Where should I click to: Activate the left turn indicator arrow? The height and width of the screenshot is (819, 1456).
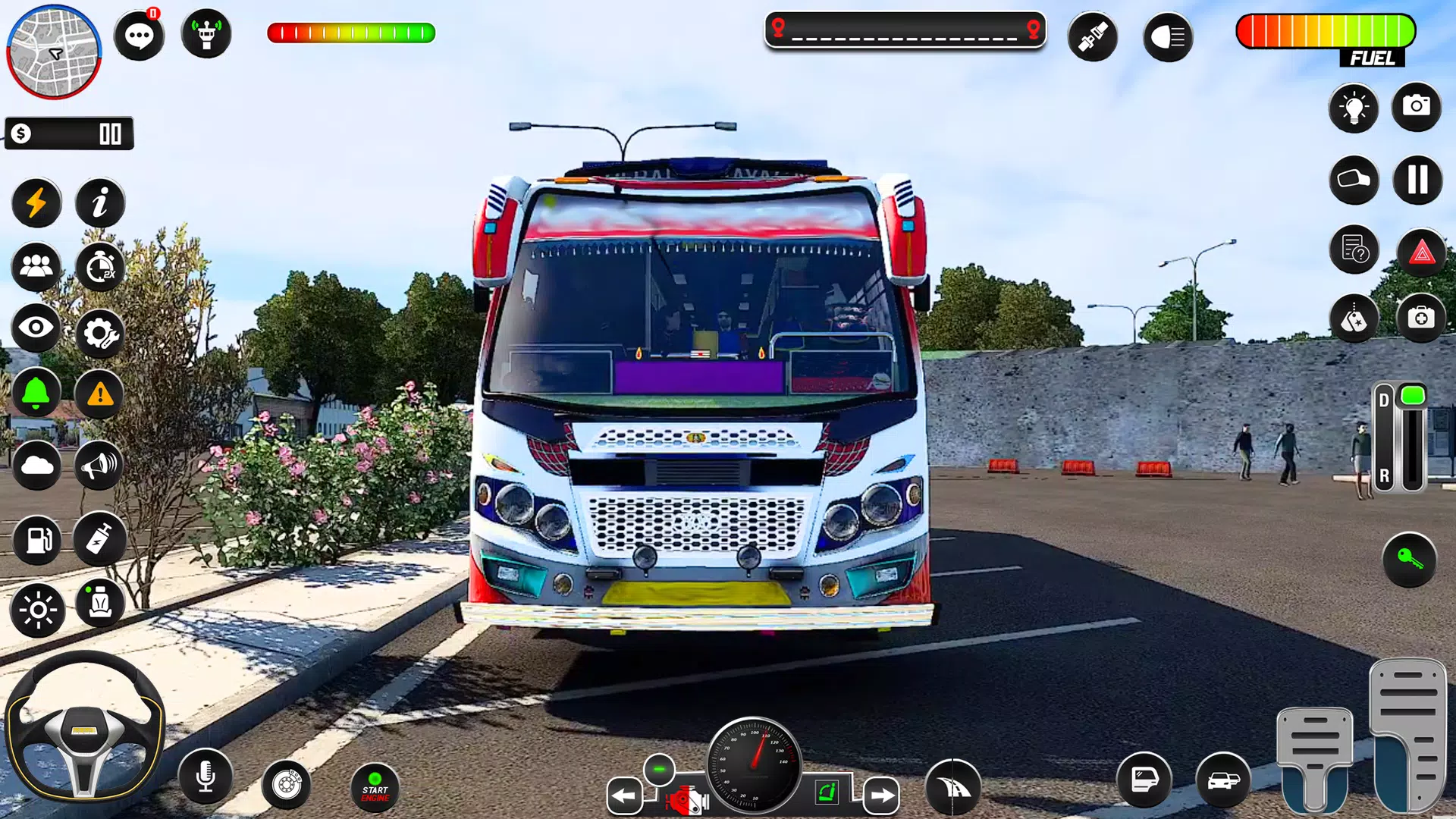[624, 795]
